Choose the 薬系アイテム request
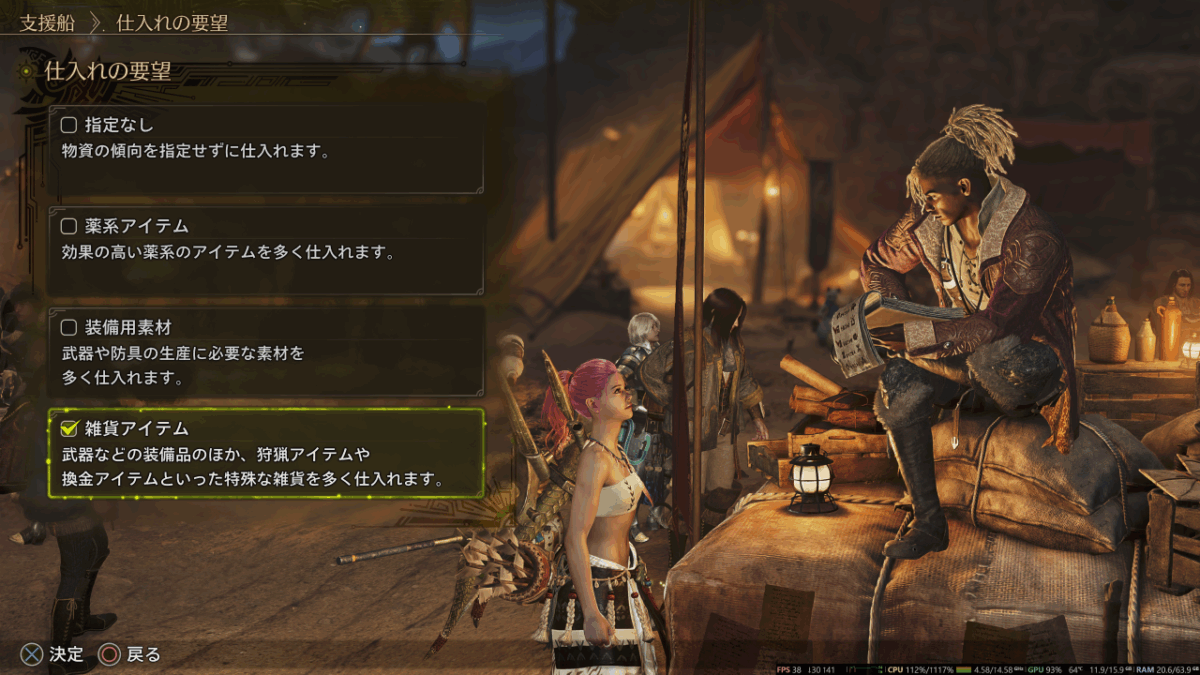The height and width of the screenshot is (675, 1200). (x=266, y=250)
